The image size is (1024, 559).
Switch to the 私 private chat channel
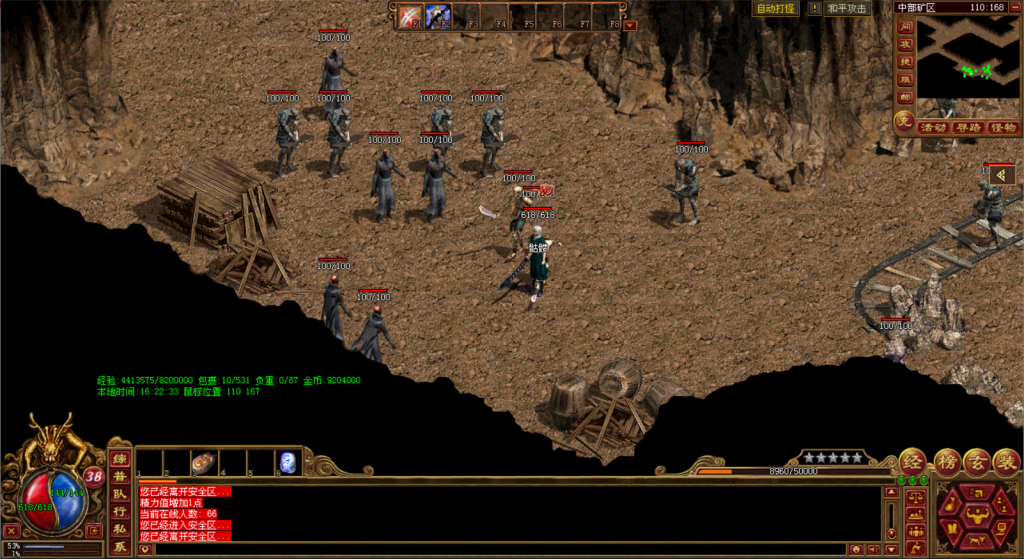pos(119,529)
